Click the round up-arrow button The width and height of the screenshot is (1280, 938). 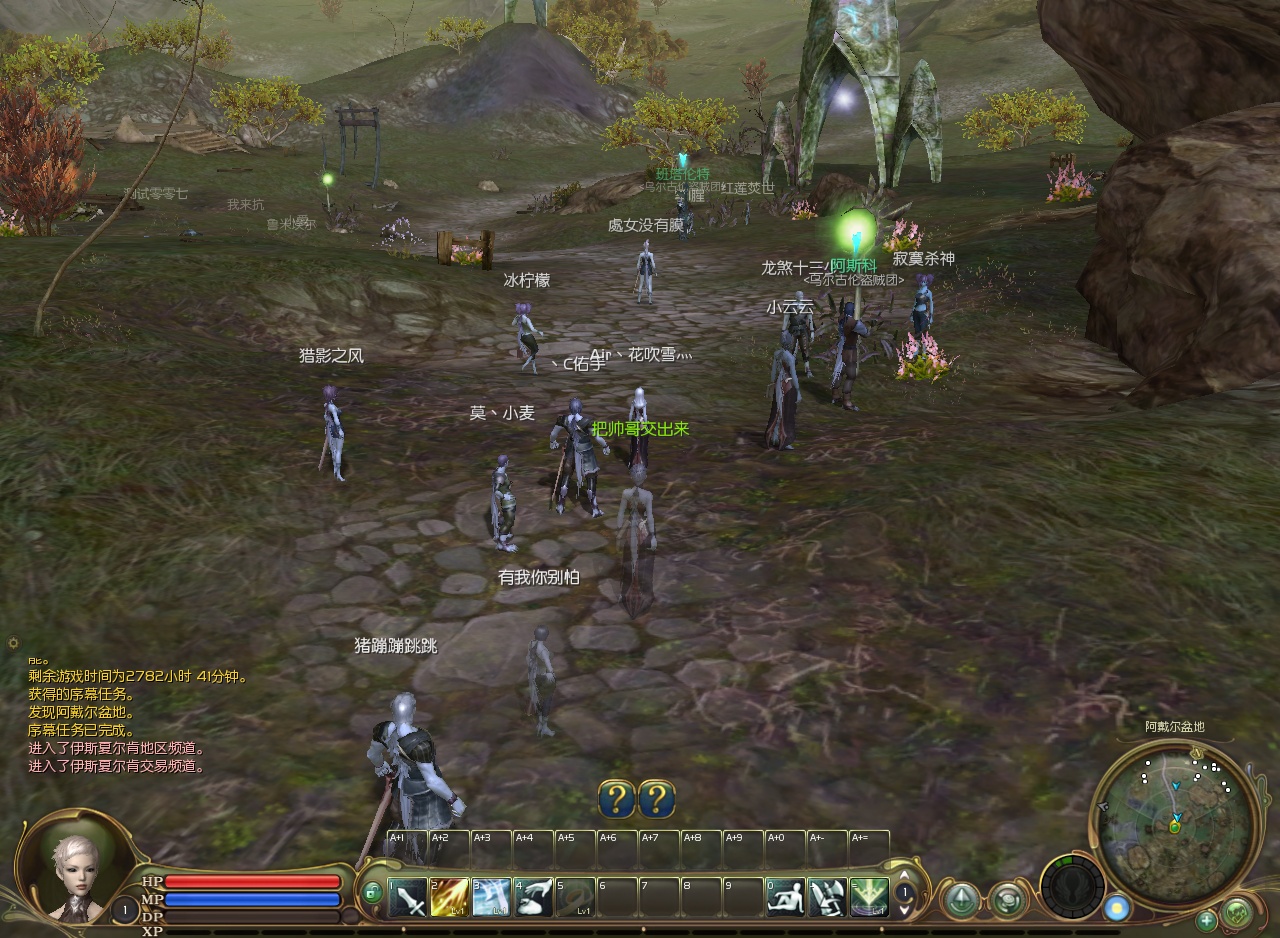tap(962, 900)
